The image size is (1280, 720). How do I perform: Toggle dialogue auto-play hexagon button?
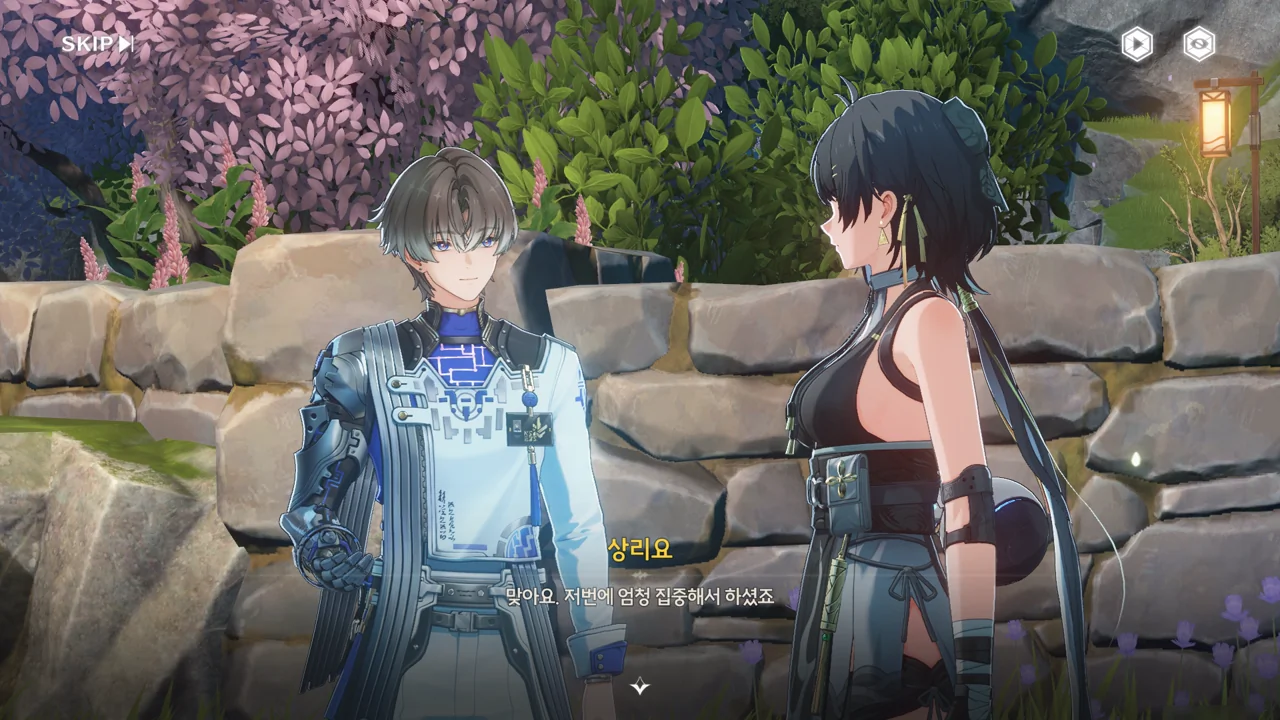coord(1136,44)
